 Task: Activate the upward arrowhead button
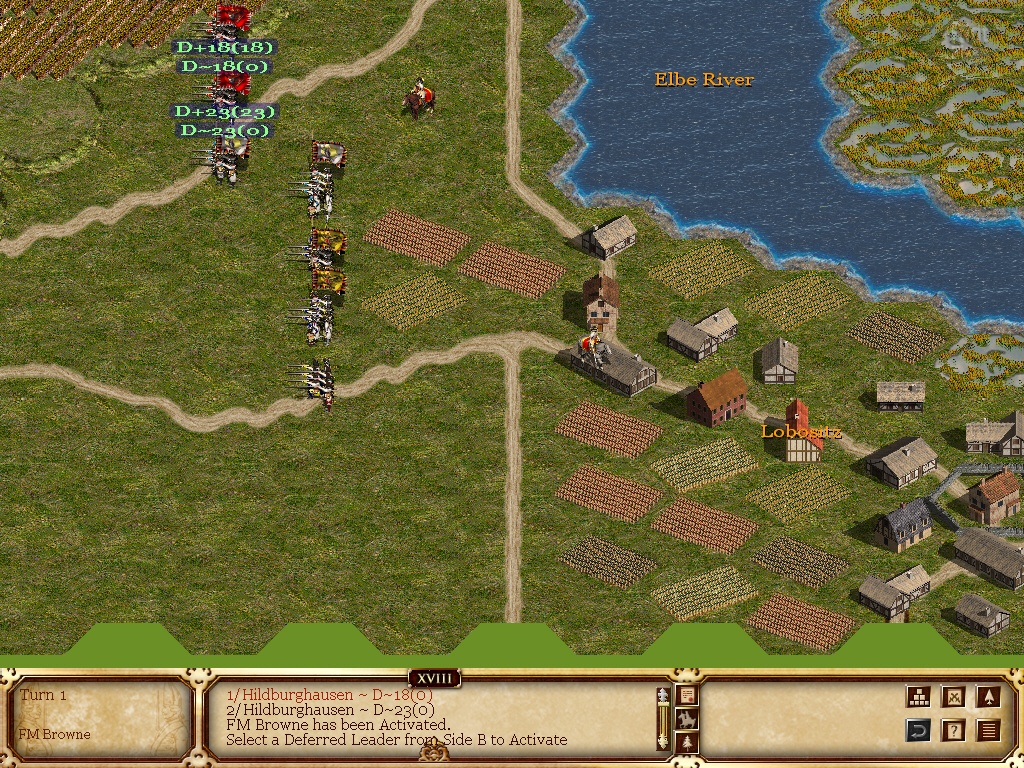988,697
